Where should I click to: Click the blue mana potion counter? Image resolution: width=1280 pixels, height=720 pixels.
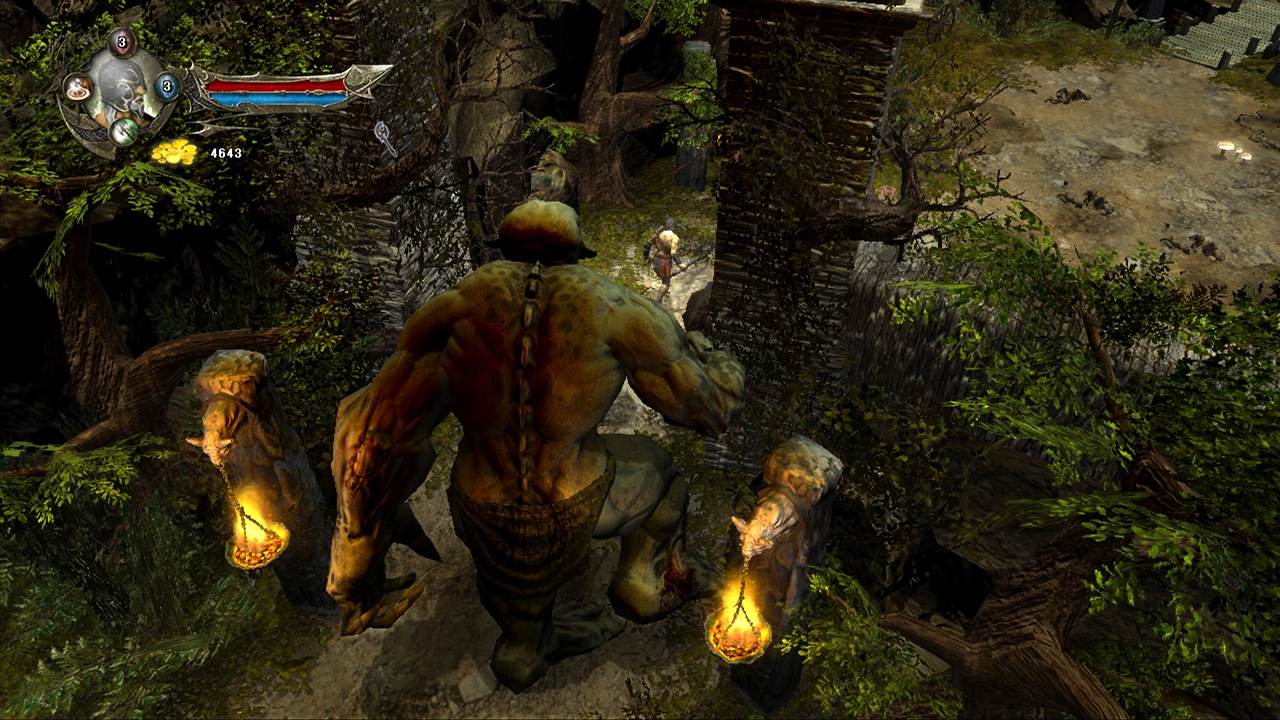[168, 87]
